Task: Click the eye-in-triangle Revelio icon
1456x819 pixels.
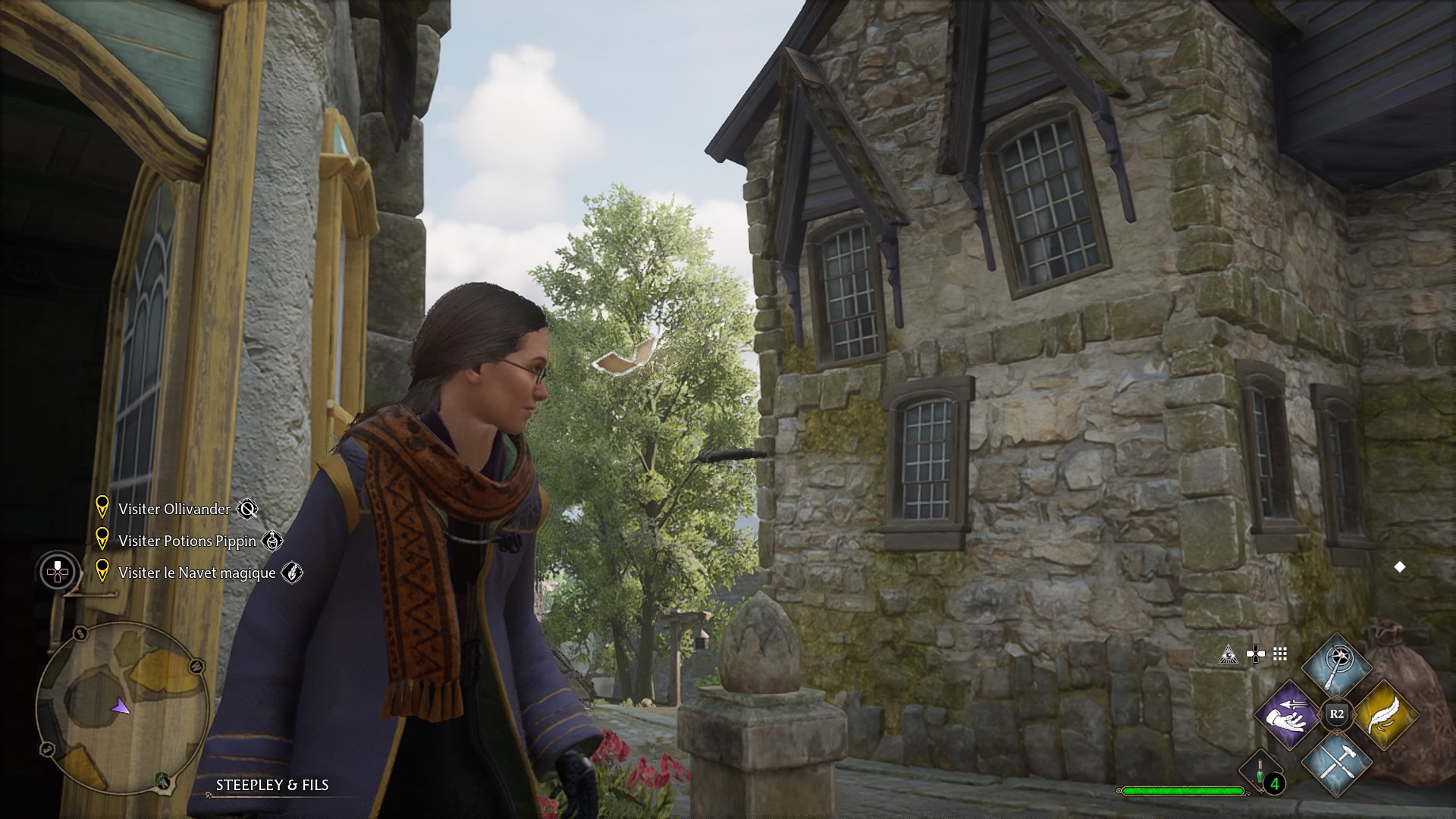Action: click(x=1228, y=654)
